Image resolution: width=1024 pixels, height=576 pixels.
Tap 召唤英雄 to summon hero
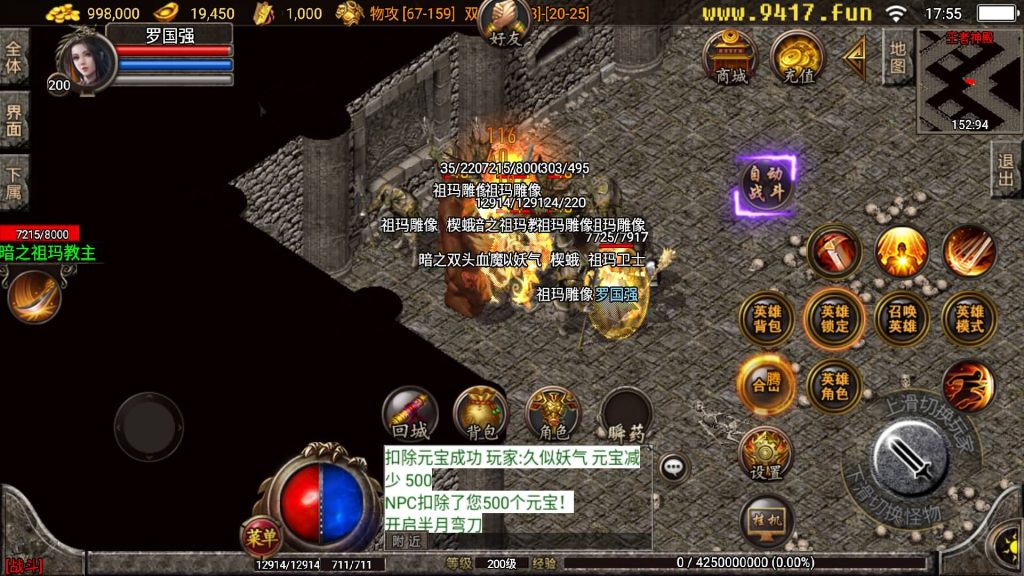(x=901, y=319)
